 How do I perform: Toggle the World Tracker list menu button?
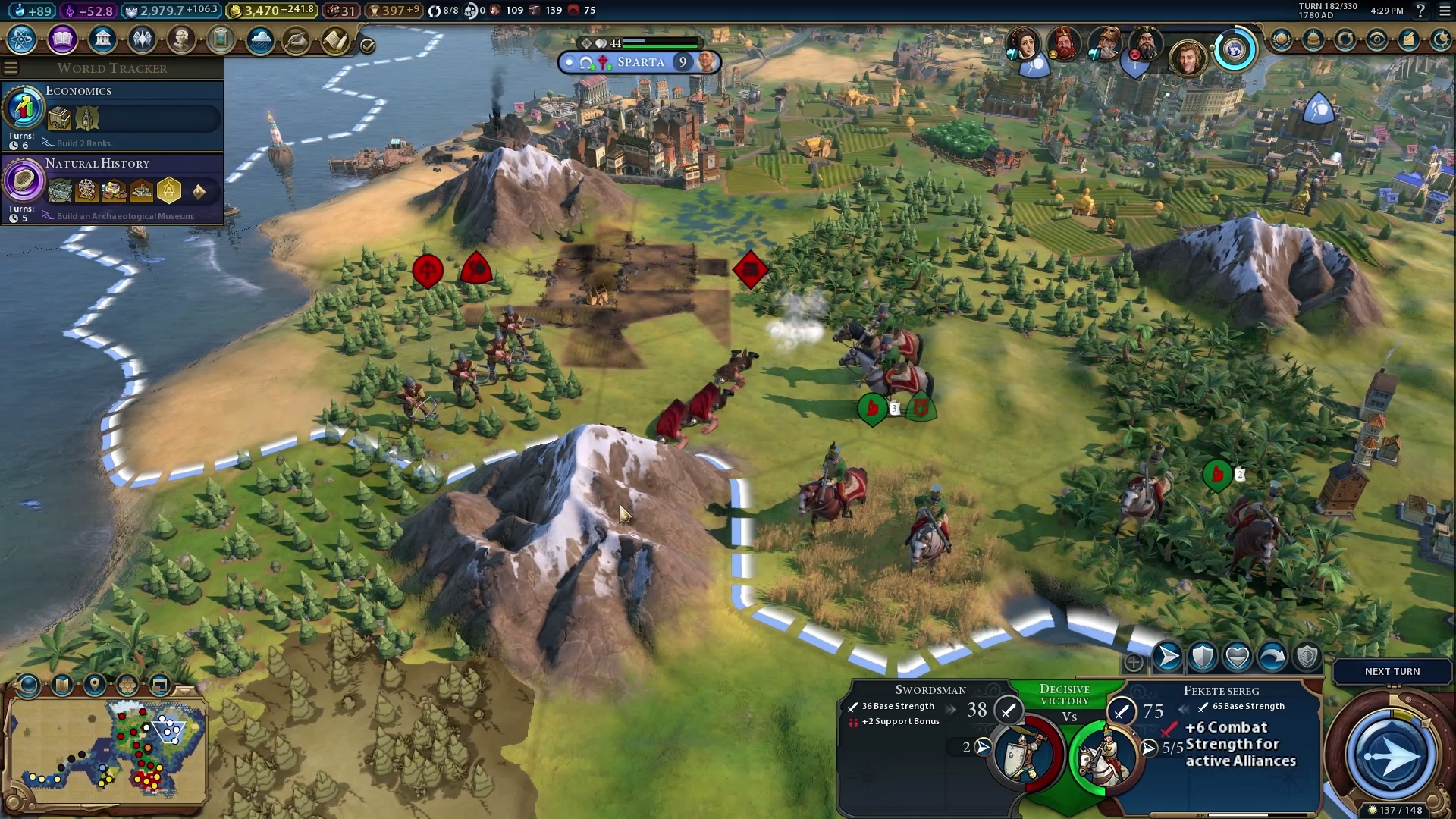(x=11, y=68)
